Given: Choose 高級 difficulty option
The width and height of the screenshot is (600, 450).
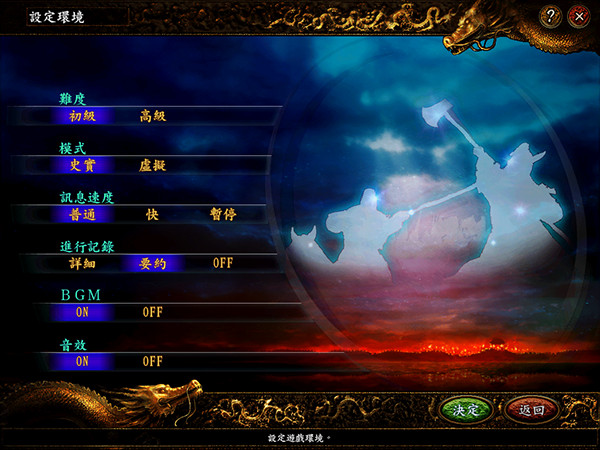Looking at the screenshot, I should pyautogui.click(x=152, y=115).
